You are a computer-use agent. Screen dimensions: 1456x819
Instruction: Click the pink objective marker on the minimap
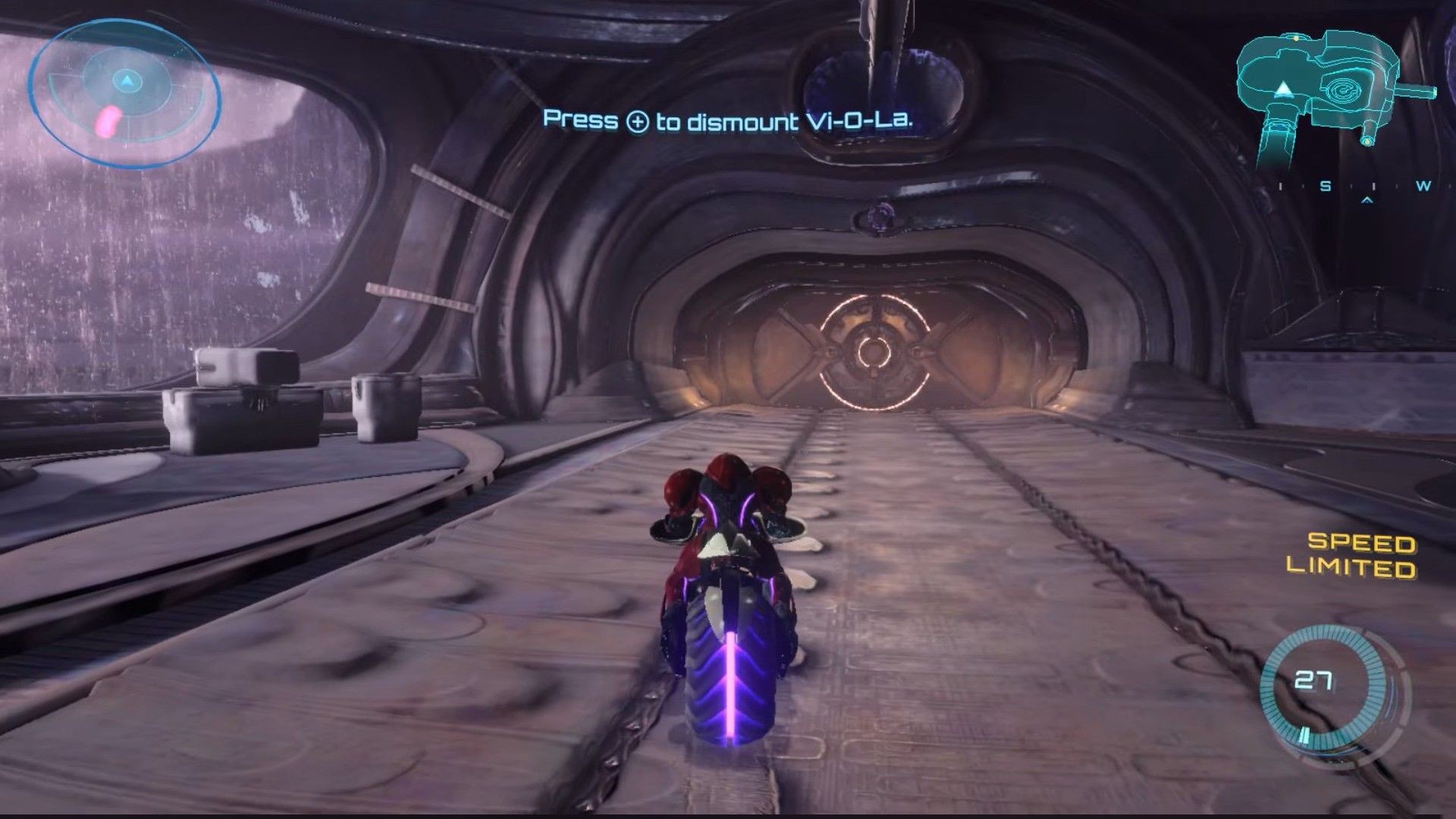pos(108,121)
